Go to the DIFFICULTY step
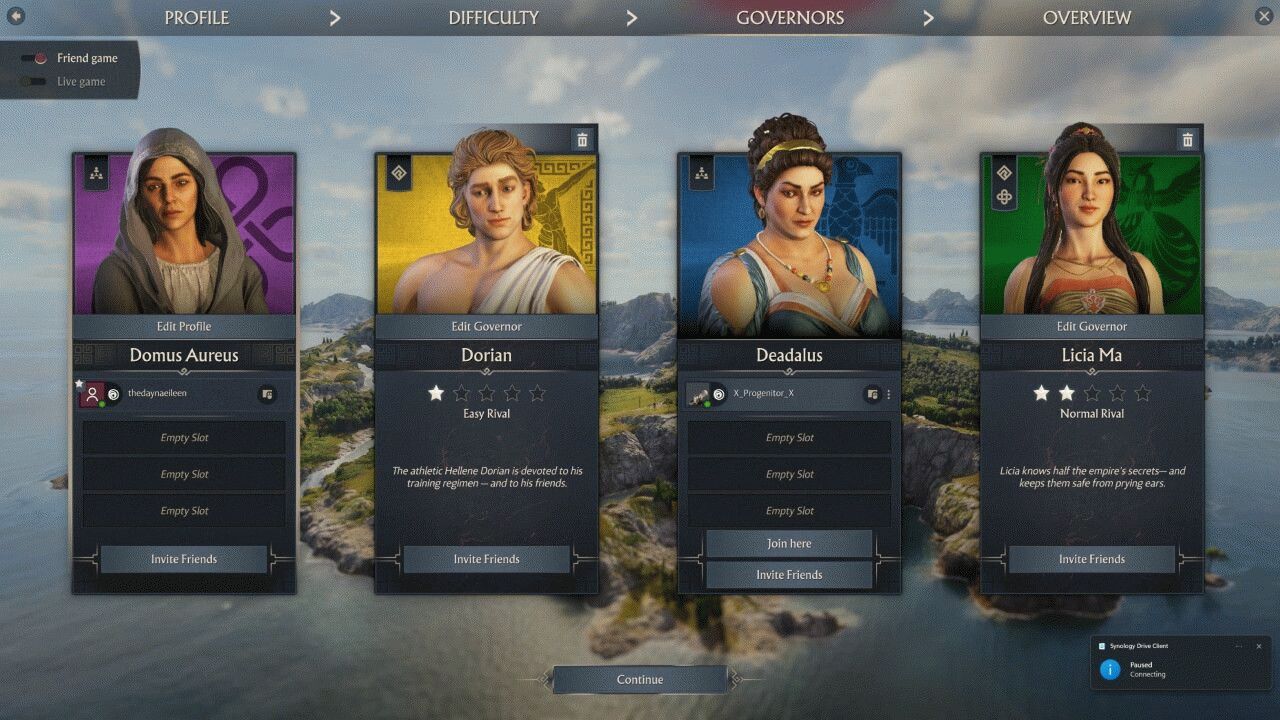This screenshot has height=720, width=1280. point(493,17)
